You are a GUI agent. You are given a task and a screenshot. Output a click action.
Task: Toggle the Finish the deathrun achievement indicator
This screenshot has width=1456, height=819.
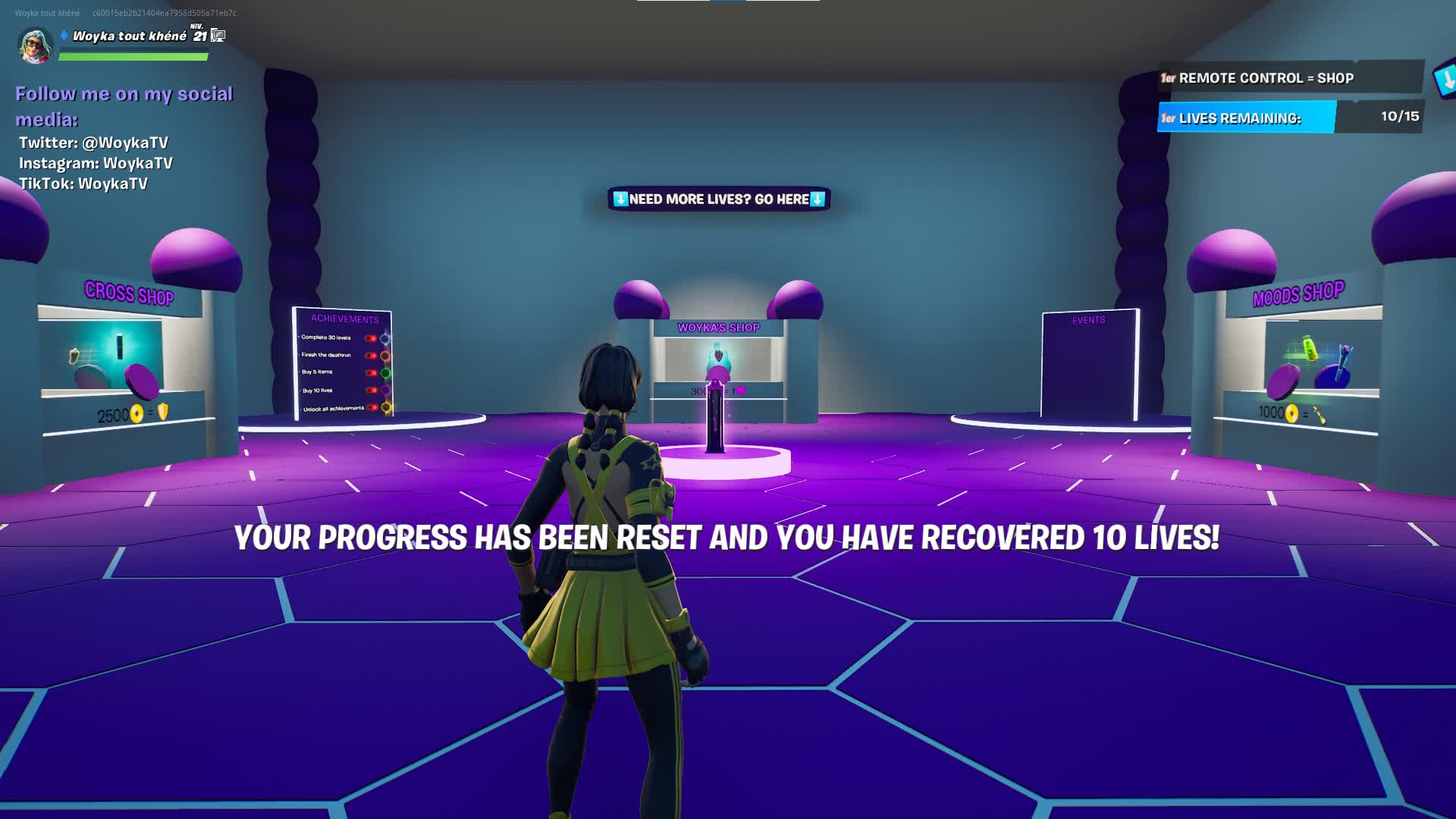pyautogui.click(x=370, y=355)
